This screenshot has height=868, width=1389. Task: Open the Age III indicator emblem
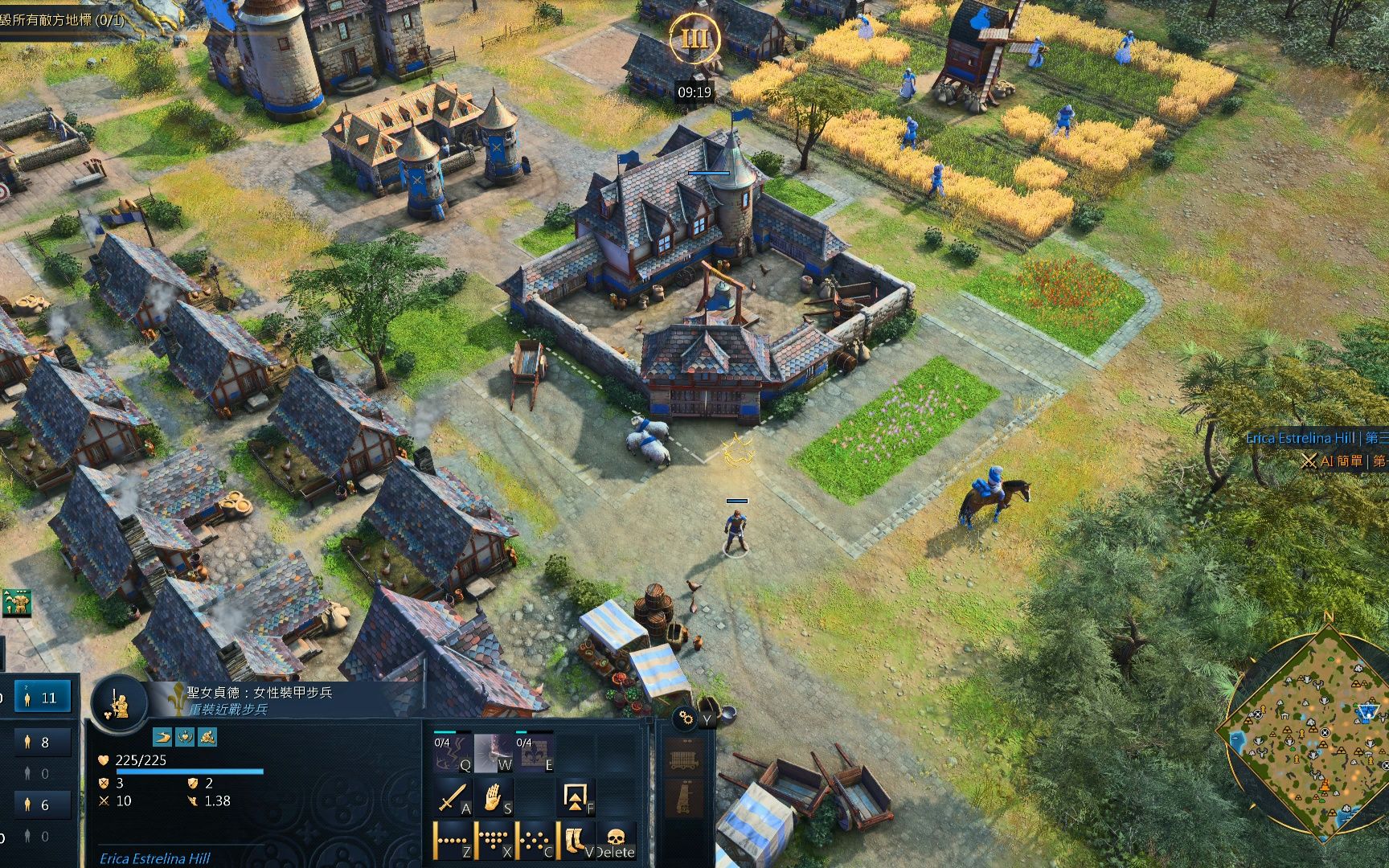point(694,39)
